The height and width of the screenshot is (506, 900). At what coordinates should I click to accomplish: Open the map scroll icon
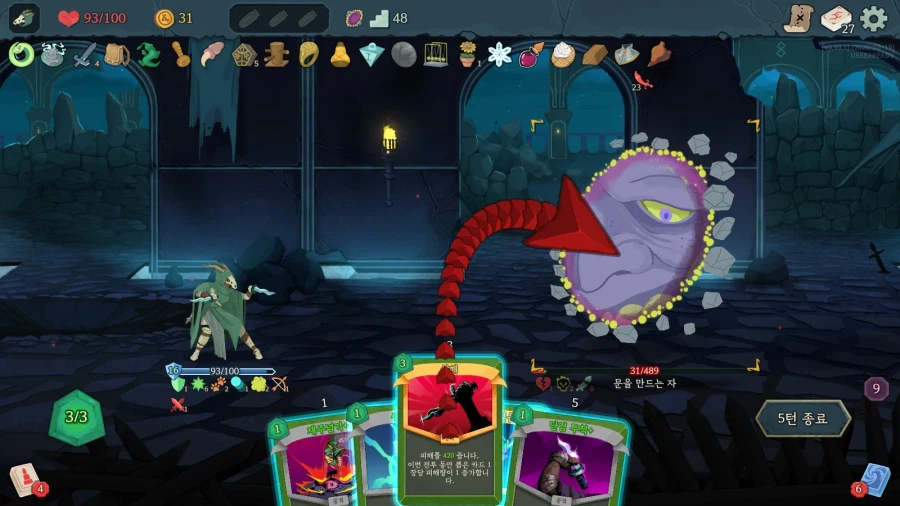pos(798,18)
